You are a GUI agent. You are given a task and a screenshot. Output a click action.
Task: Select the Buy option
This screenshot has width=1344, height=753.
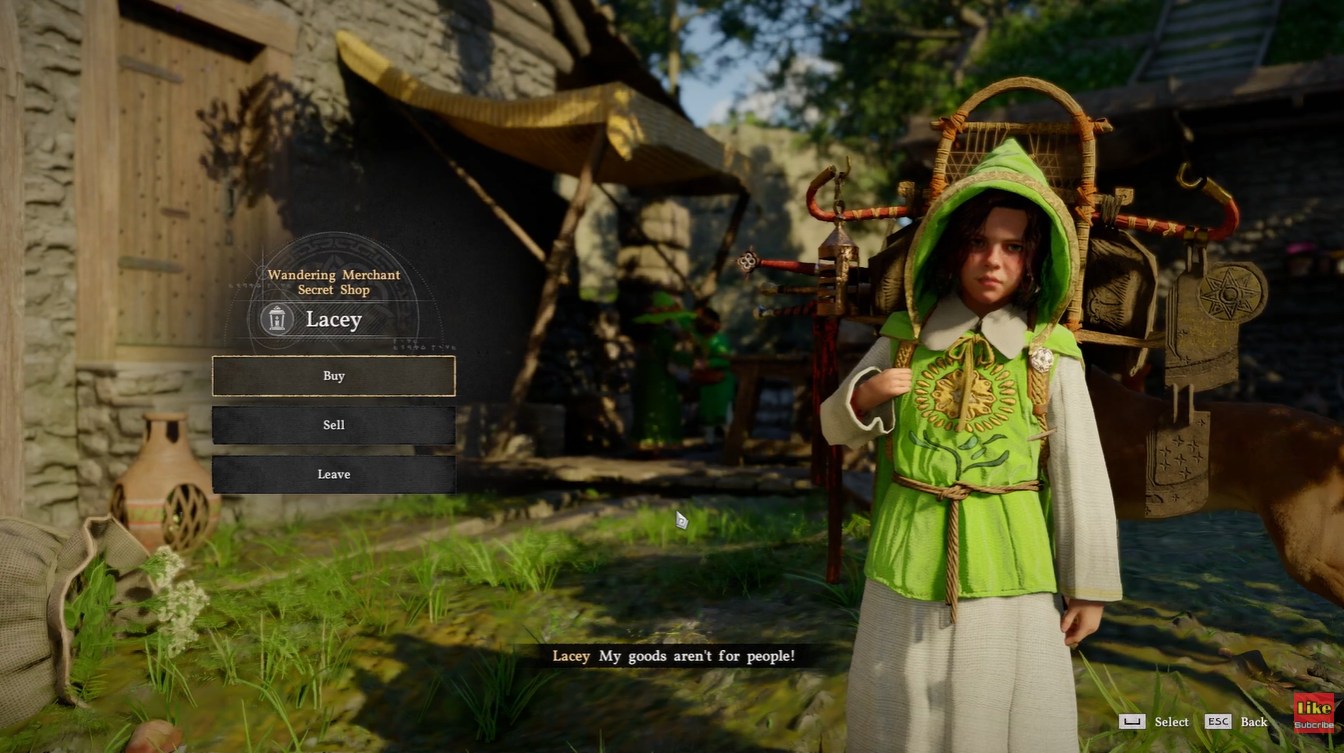pos(332,376)
